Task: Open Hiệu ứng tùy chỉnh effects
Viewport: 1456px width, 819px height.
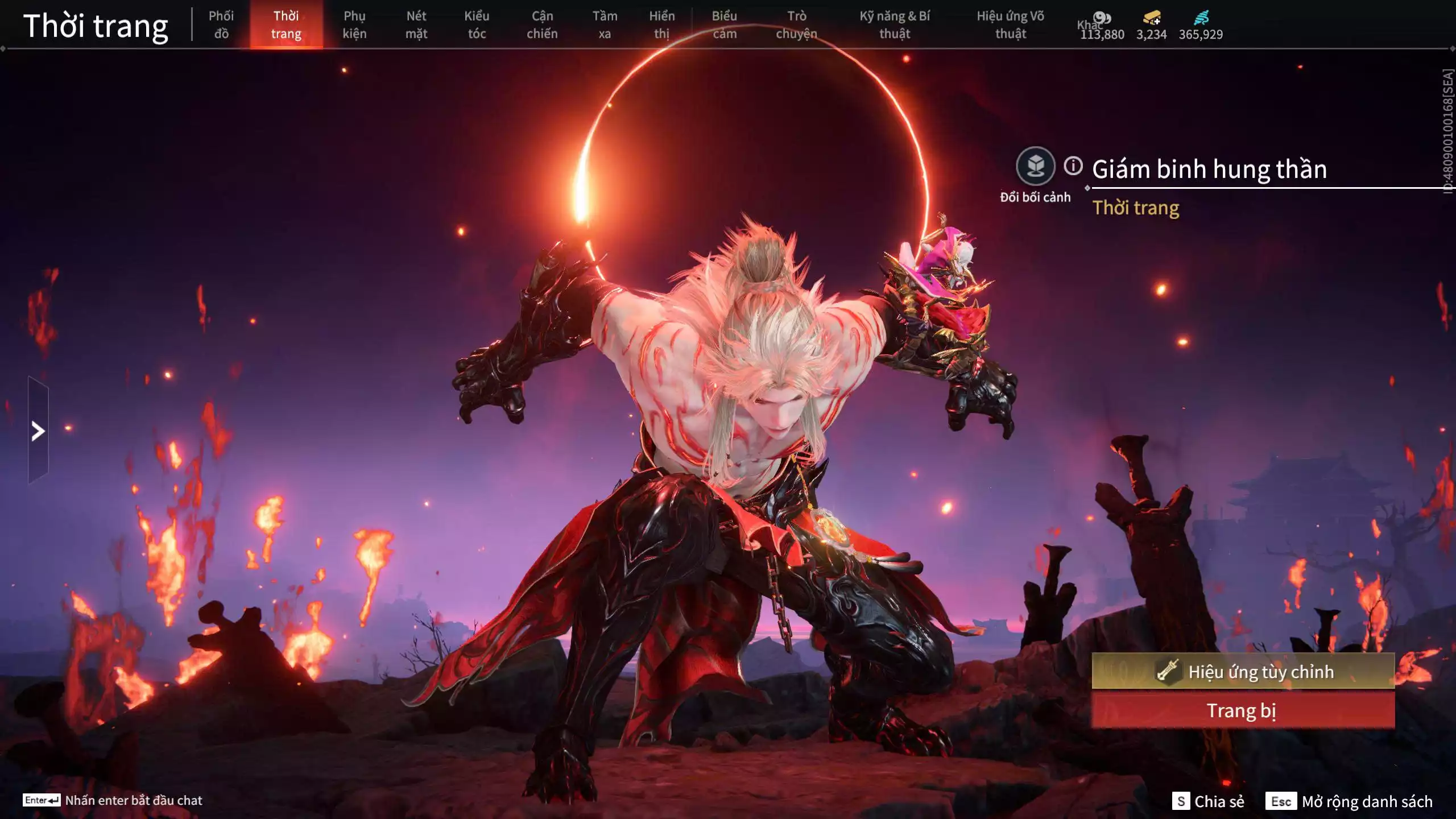Action: tap(1243, 672)
